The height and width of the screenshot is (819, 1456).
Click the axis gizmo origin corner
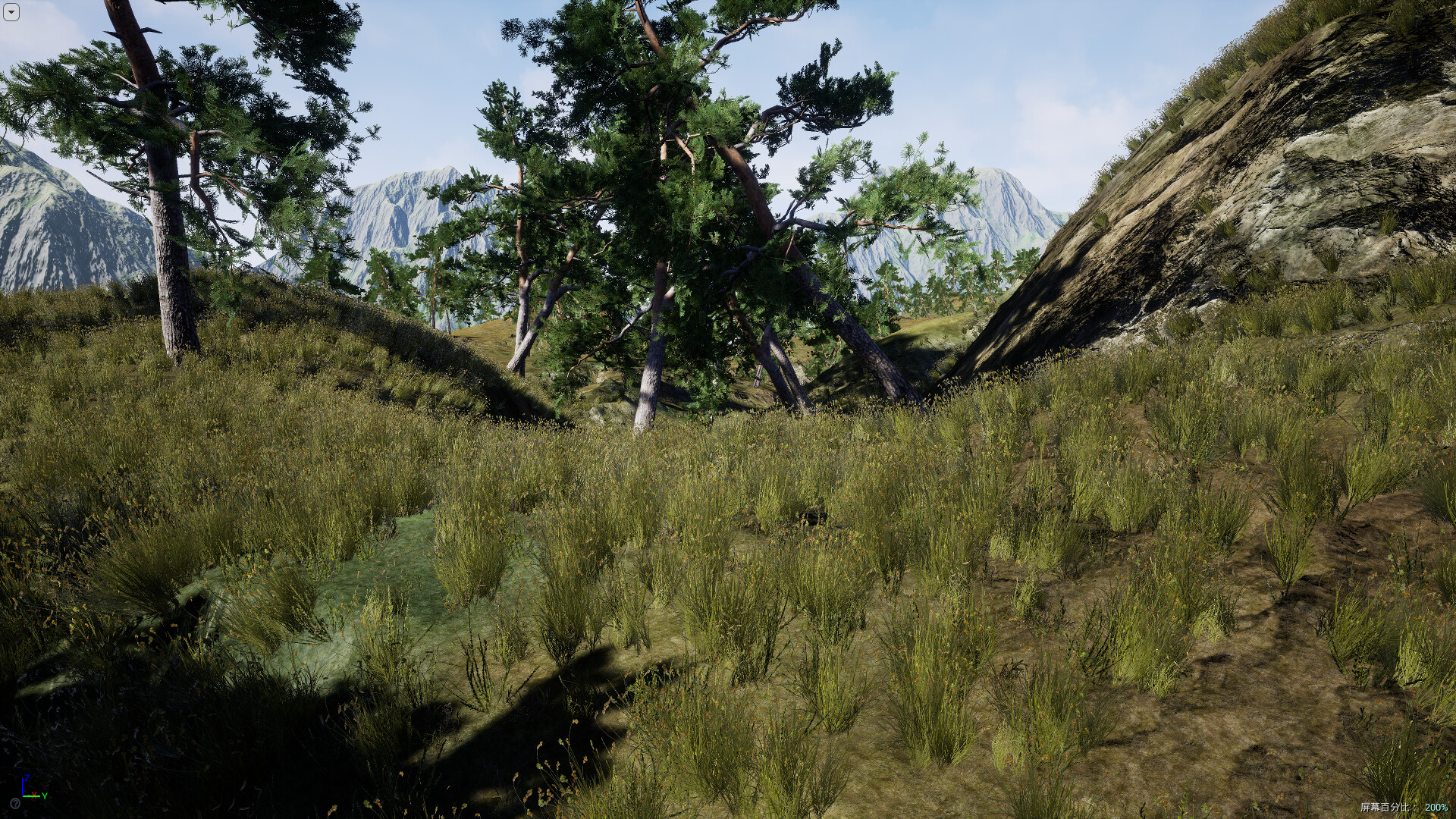click(24, 796)
